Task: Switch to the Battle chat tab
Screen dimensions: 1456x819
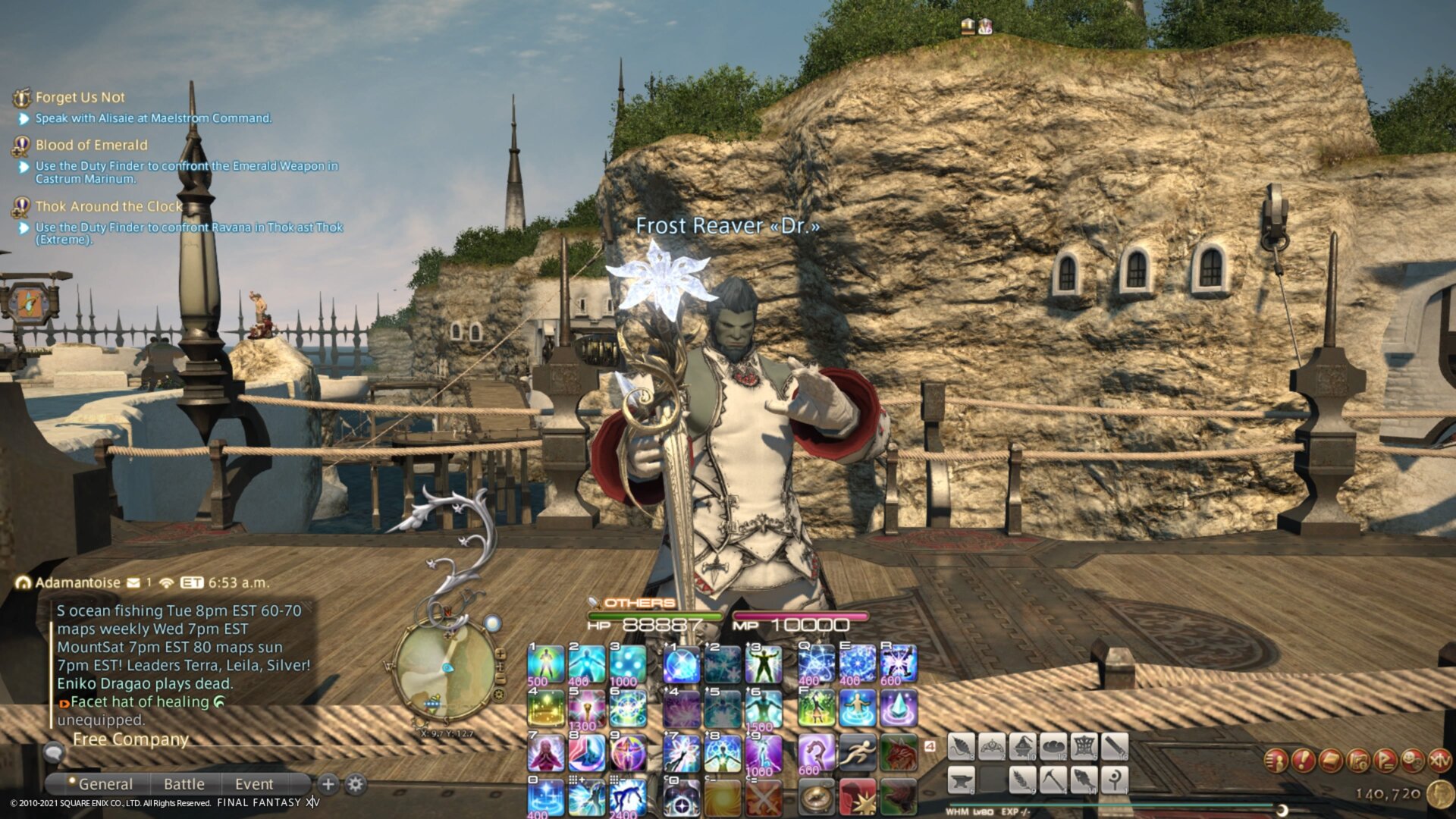Action: 184,784
